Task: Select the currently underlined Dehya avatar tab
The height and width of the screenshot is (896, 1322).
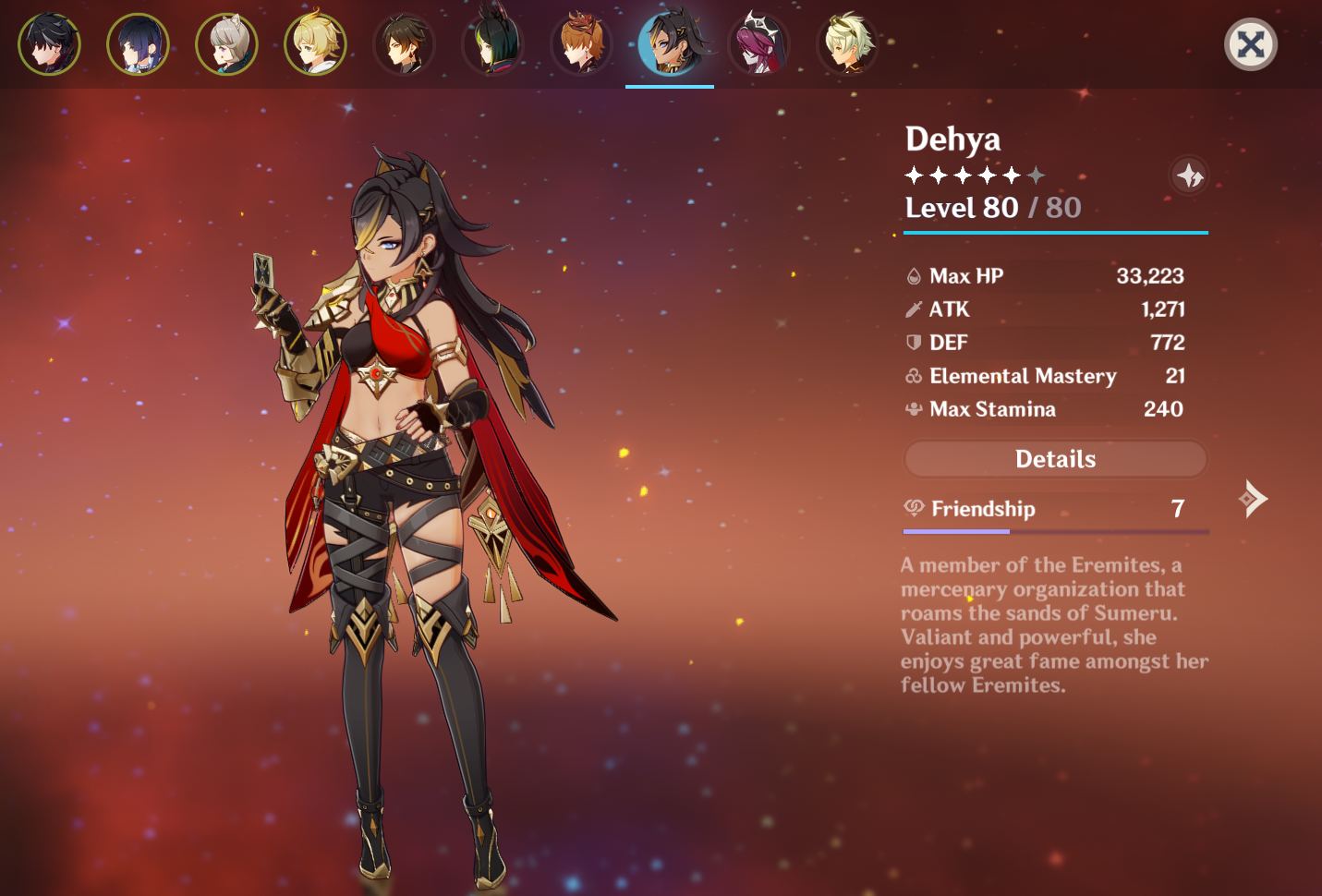Action: point(671,43)
